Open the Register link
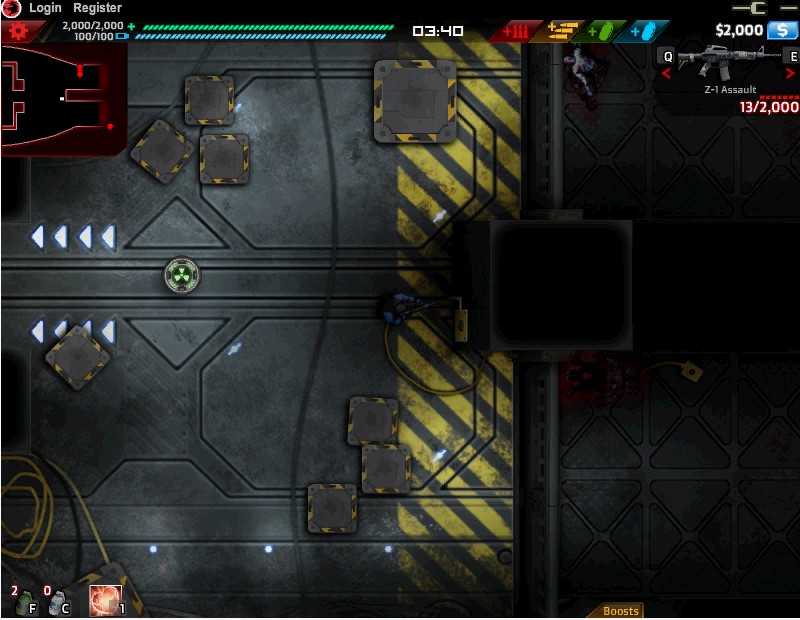Image resolution: width=800 pixels, height=620 pixels. tap(97, 8)
